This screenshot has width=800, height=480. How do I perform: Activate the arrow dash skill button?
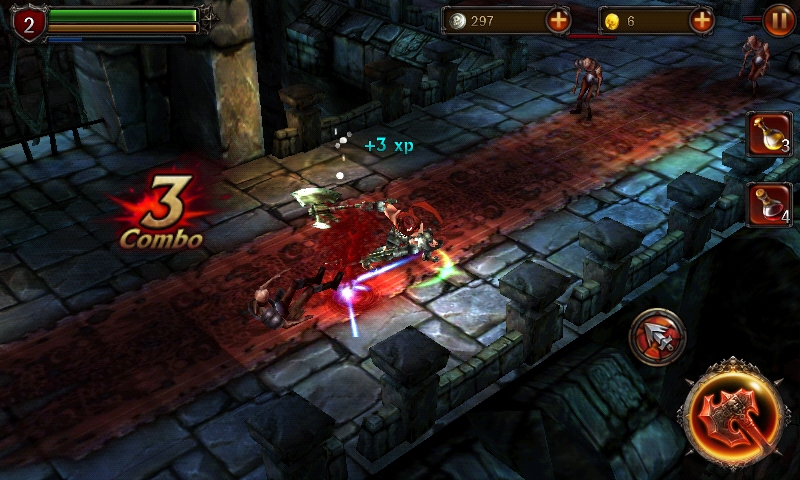pyautogui.click(x=657, y=337)
